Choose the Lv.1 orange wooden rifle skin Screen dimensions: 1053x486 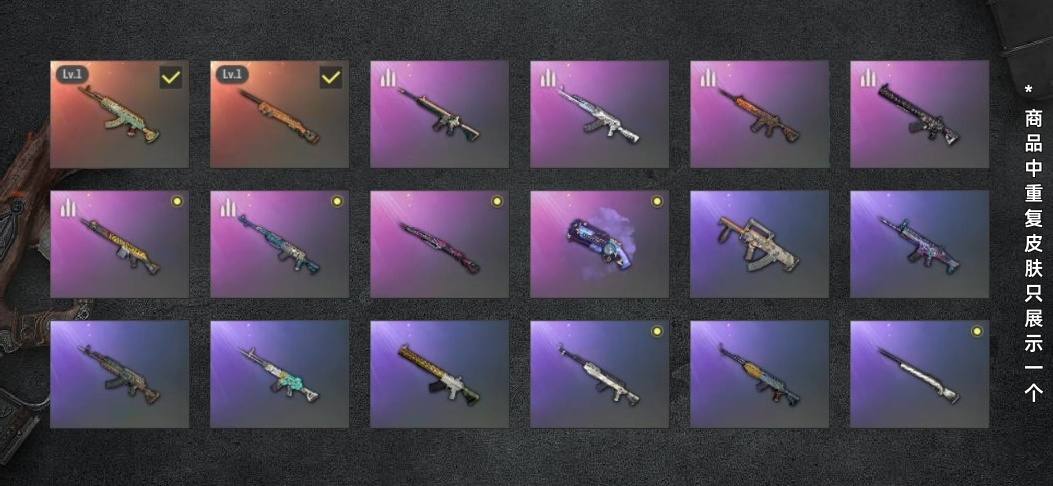(x=279, y=114)
